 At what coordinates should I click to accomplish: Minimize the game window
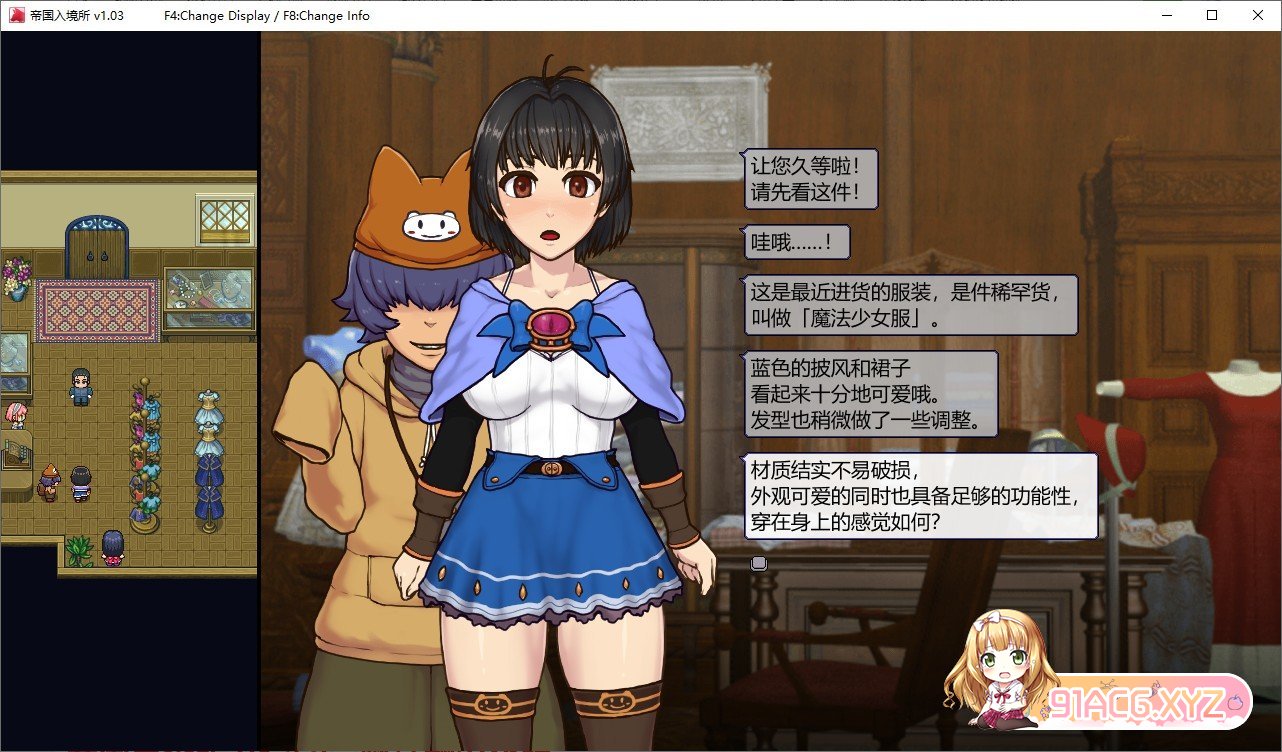[x=1167, y=15]
